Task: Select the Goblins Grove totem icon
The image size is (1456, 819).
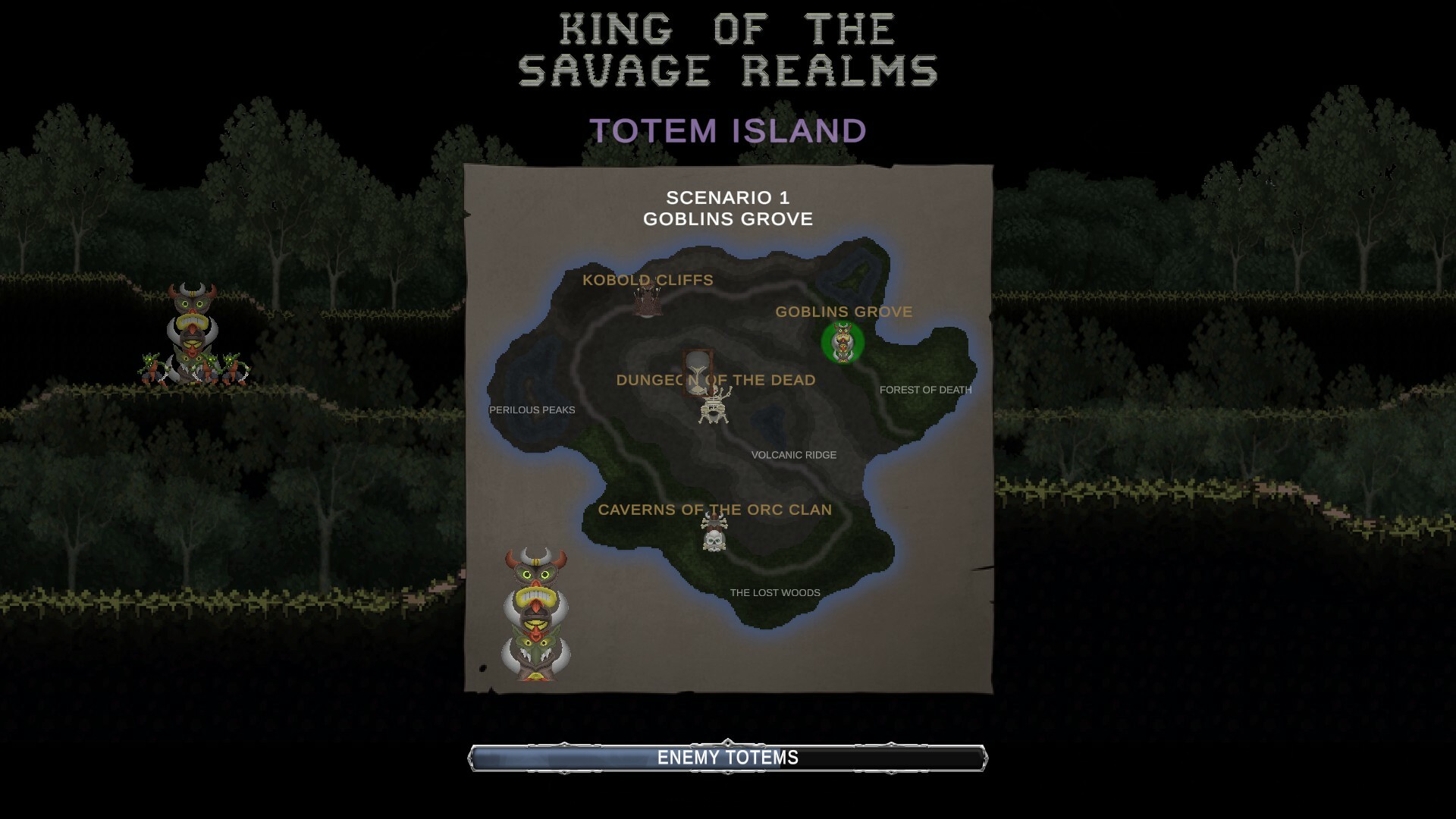Action: point(843,343)
